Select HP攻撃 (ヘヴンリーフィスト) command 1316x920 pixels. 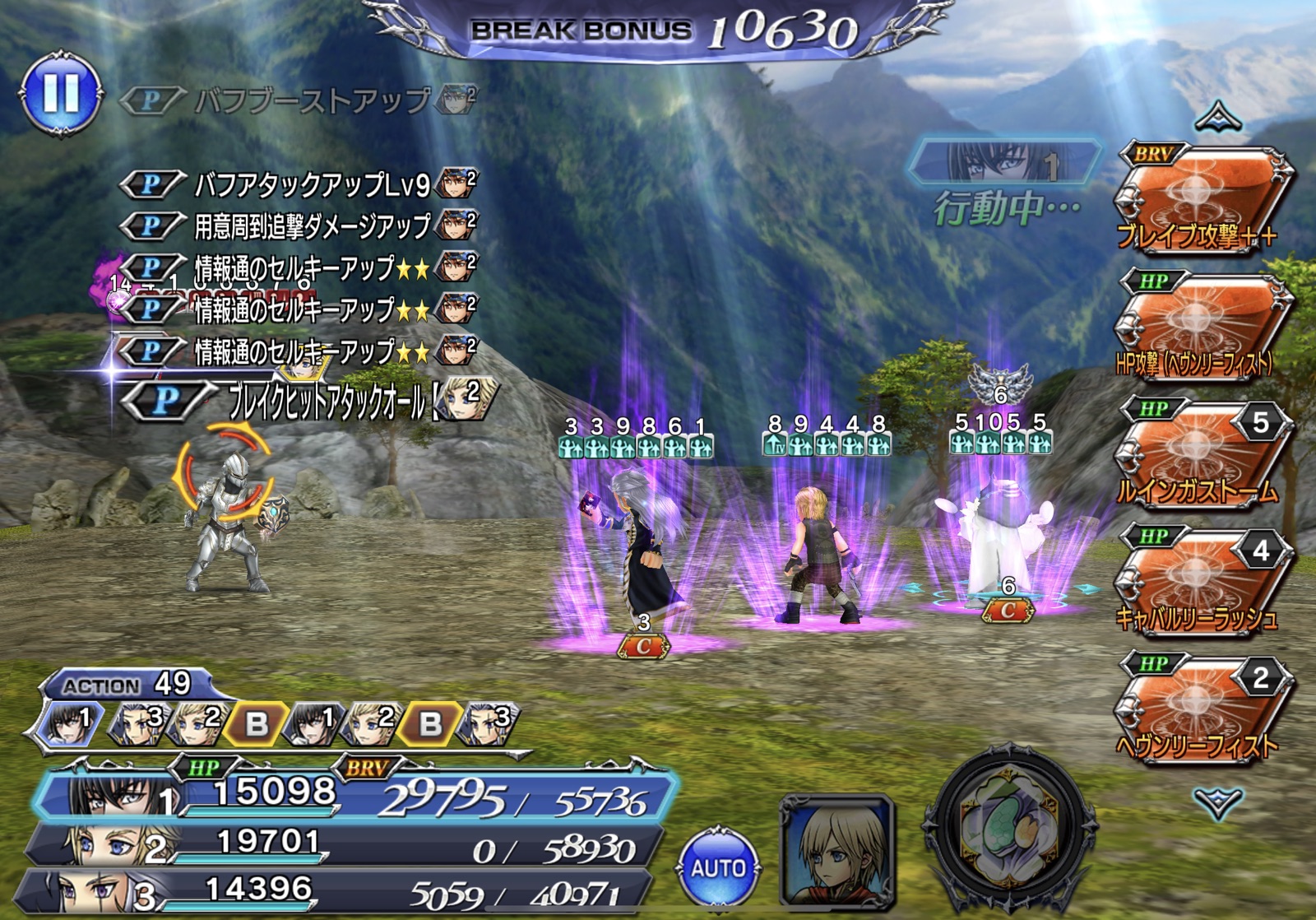click(1201, 328)
